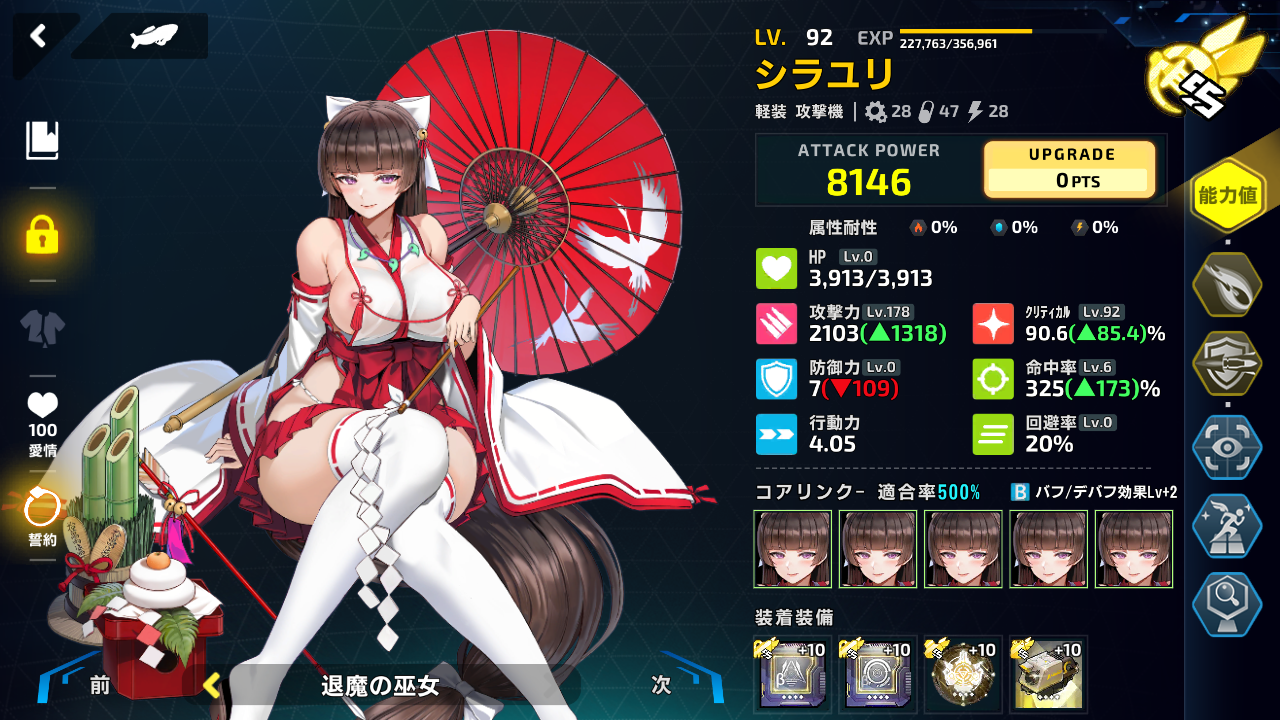The image size is (1280, 720).
Task: Click the yellow UPGRADE 0 PTS button
Action: (1070, 169)
